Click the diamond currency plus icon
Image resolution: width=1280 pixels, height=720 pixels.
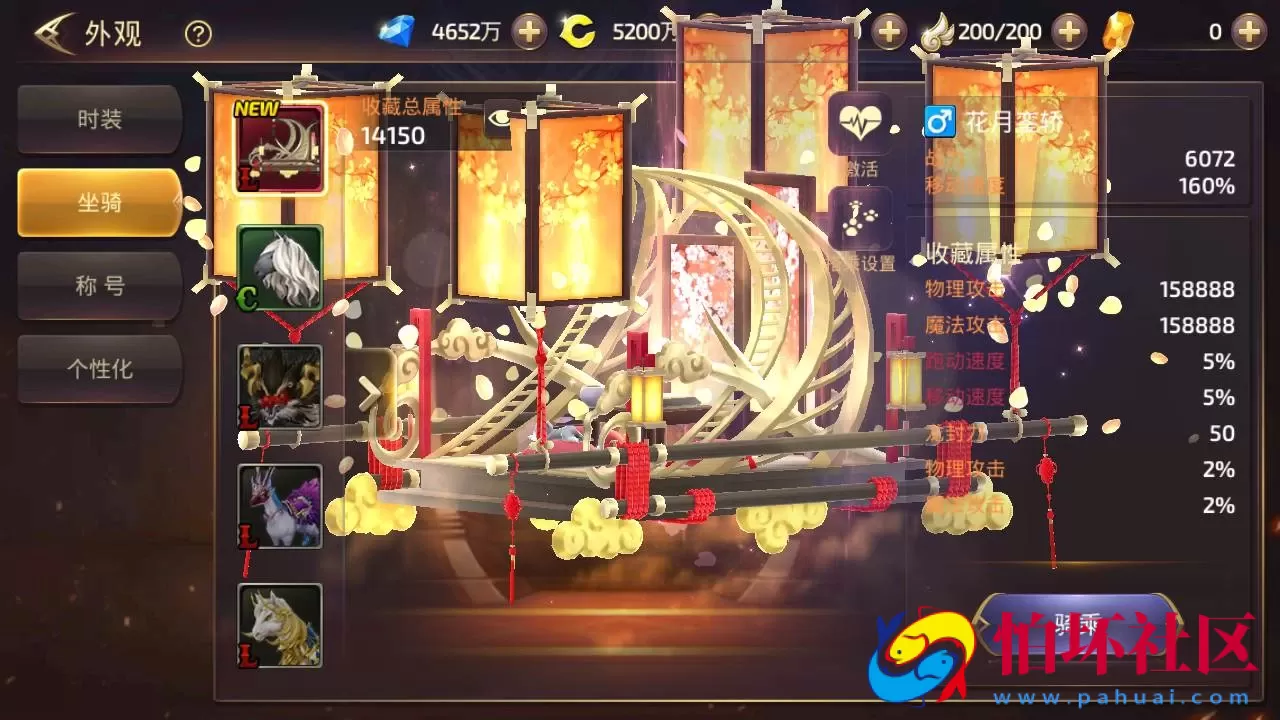coord(527,31)
